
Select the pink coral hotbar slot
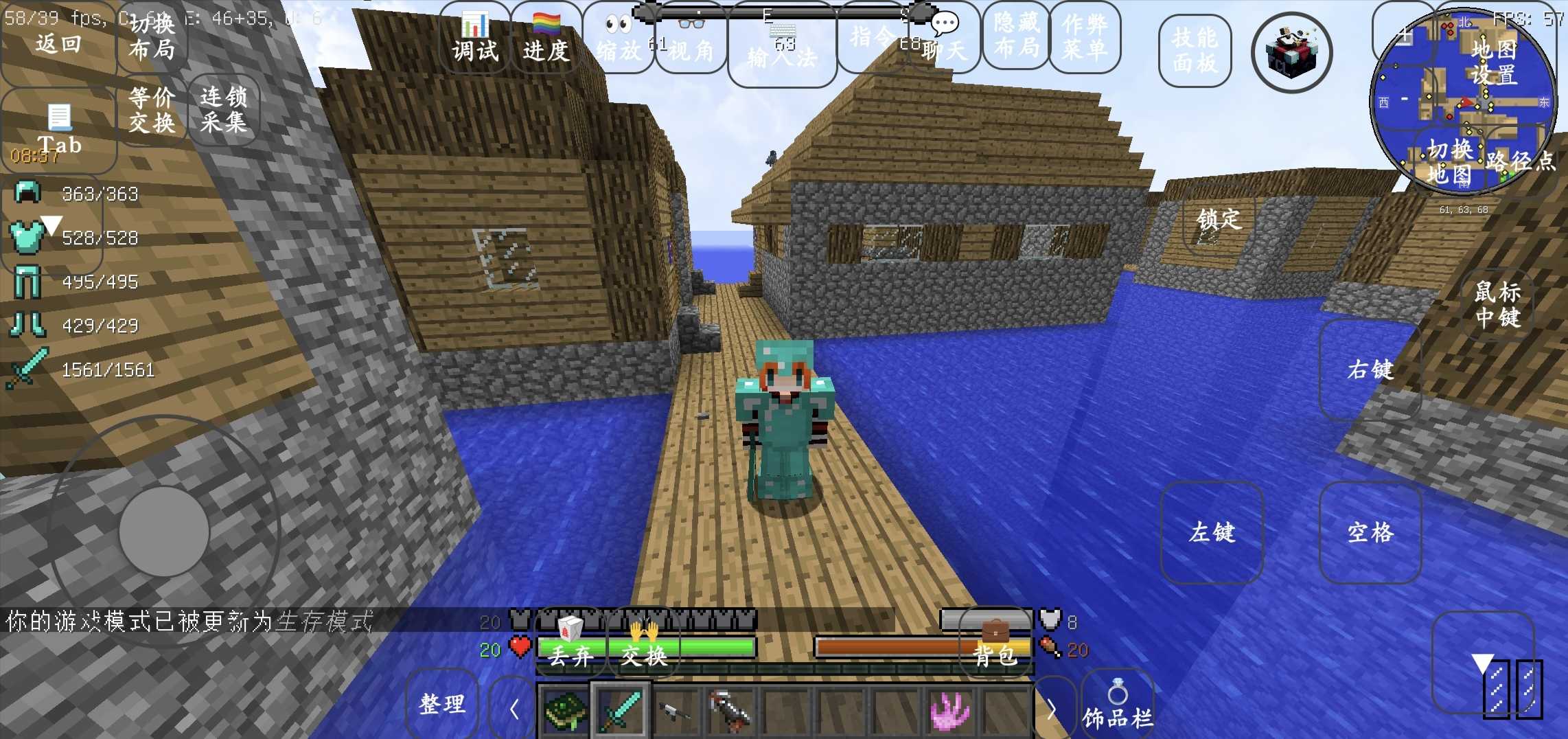(x=951, y=711)
